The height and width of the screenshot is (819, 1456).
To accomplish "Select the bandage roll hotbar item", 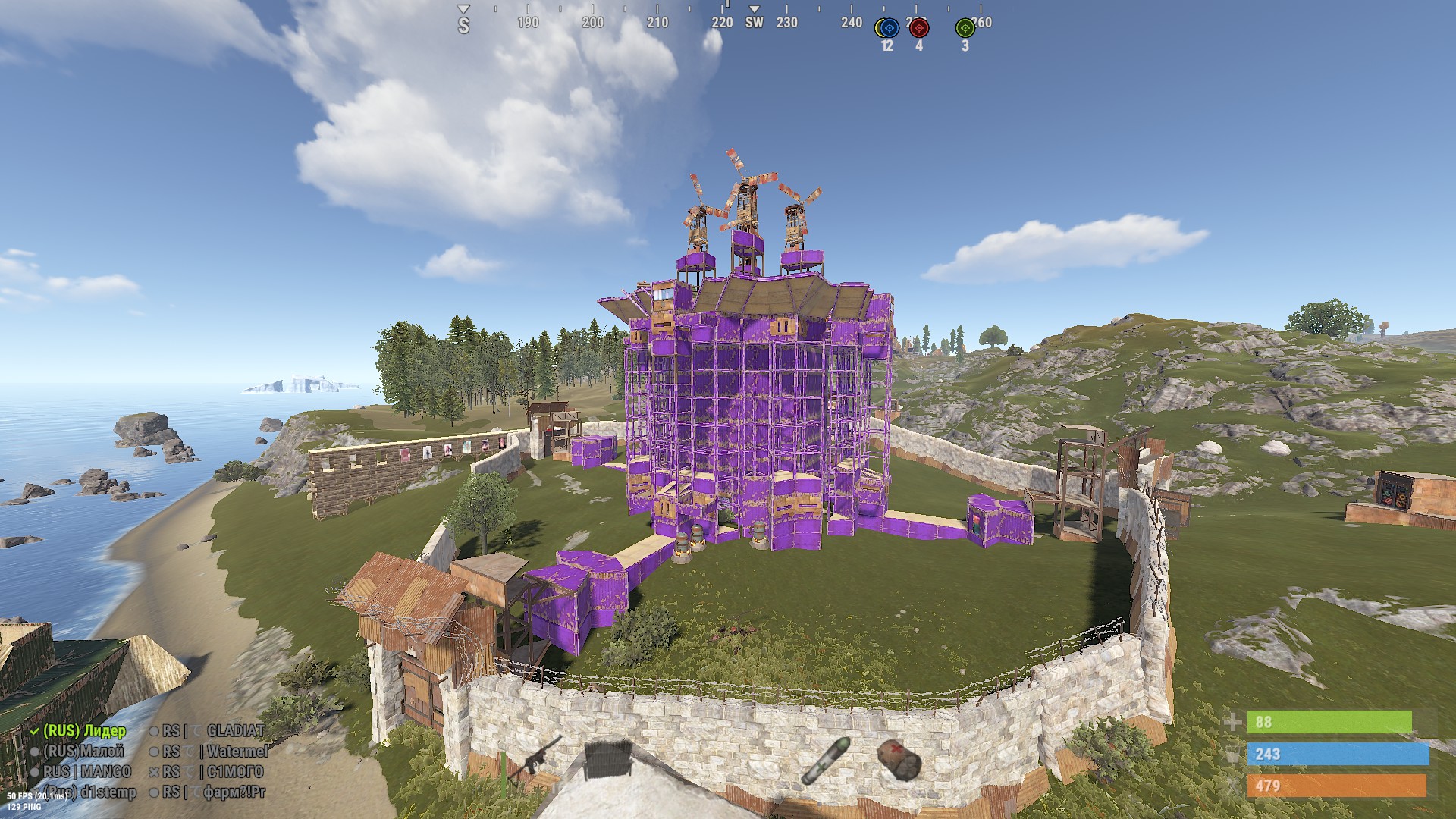I will 899,759.
